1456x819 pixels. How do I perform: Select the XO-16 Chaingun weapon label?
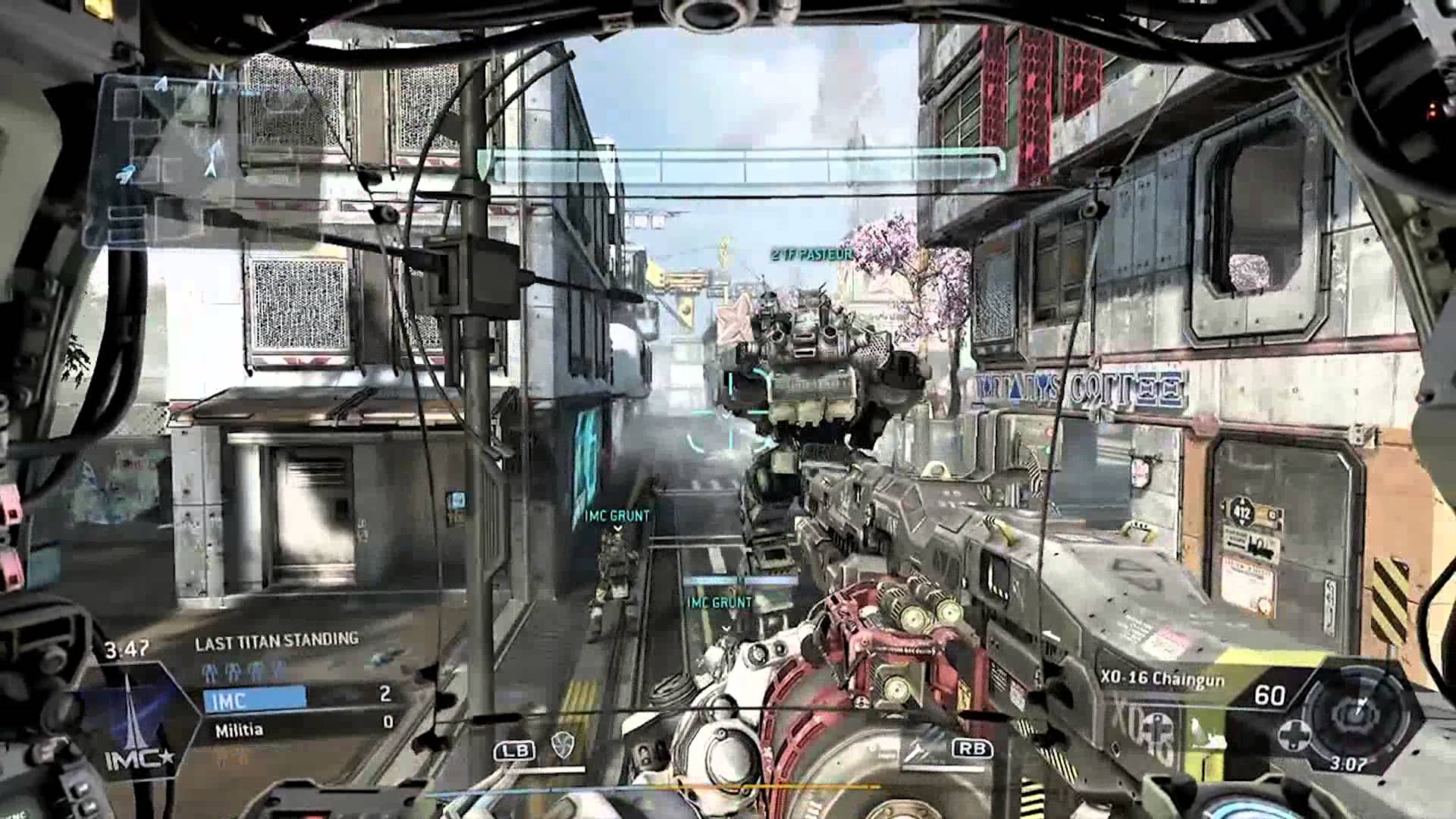[x=1162, y=679]
